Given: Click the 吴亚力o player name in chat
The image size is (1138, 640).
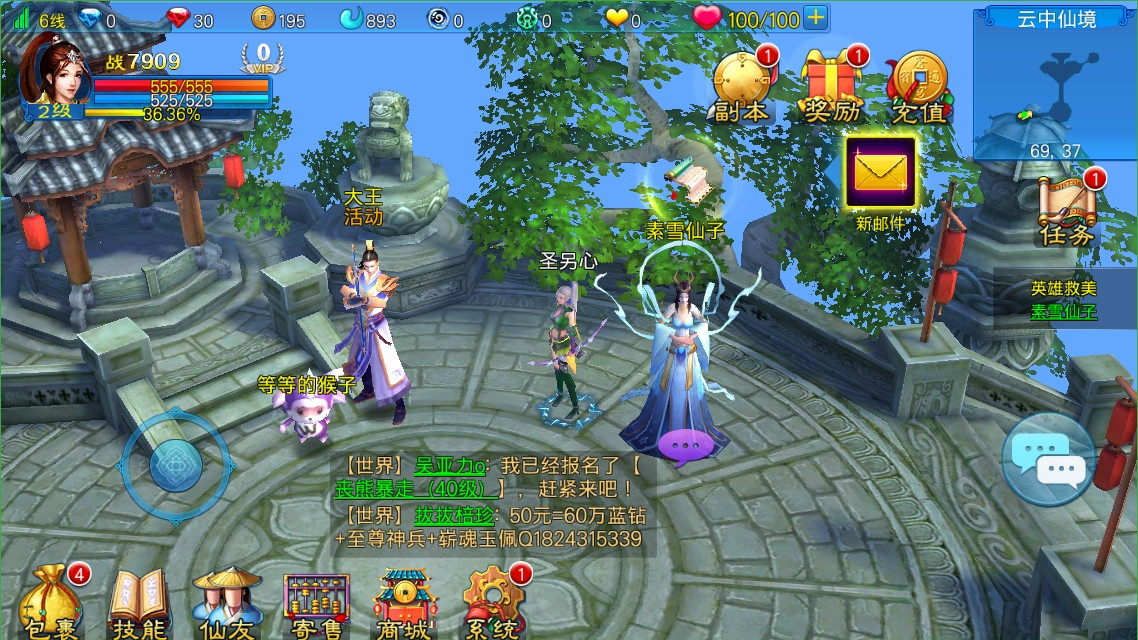Looking at the screenshot, I should 451,465.
